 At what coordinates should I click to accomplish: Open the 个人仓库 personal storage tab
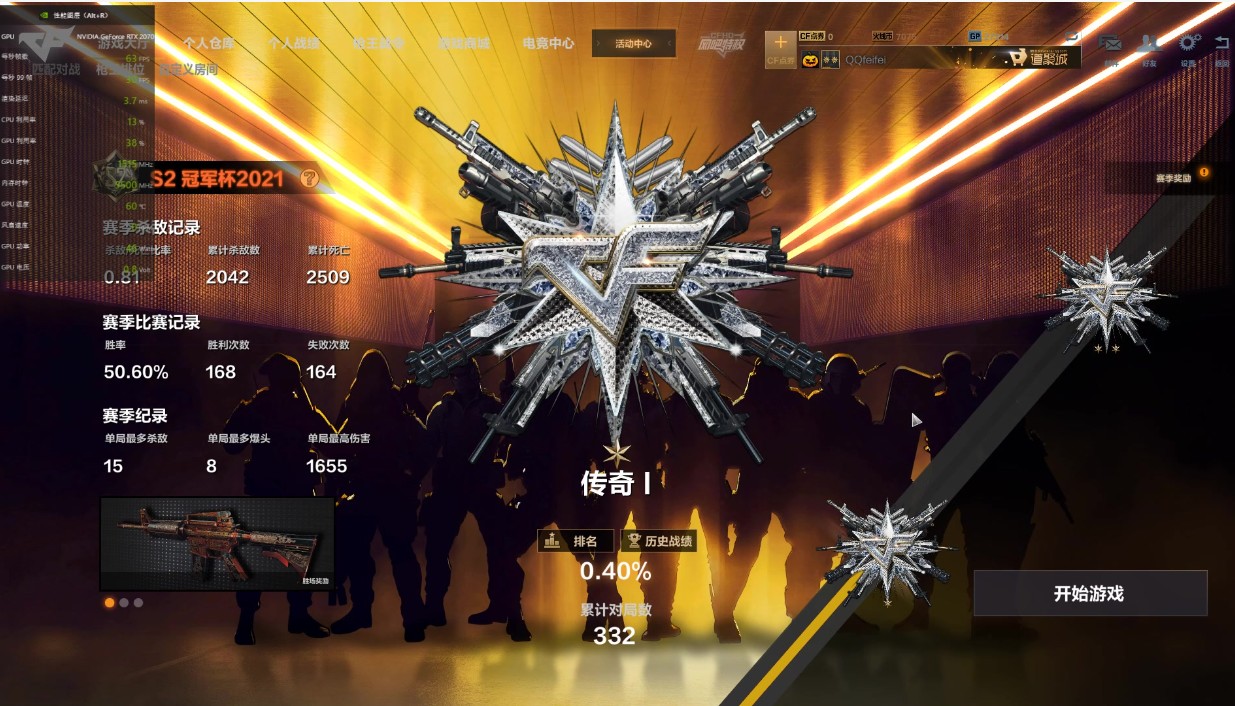click(208, 44)
